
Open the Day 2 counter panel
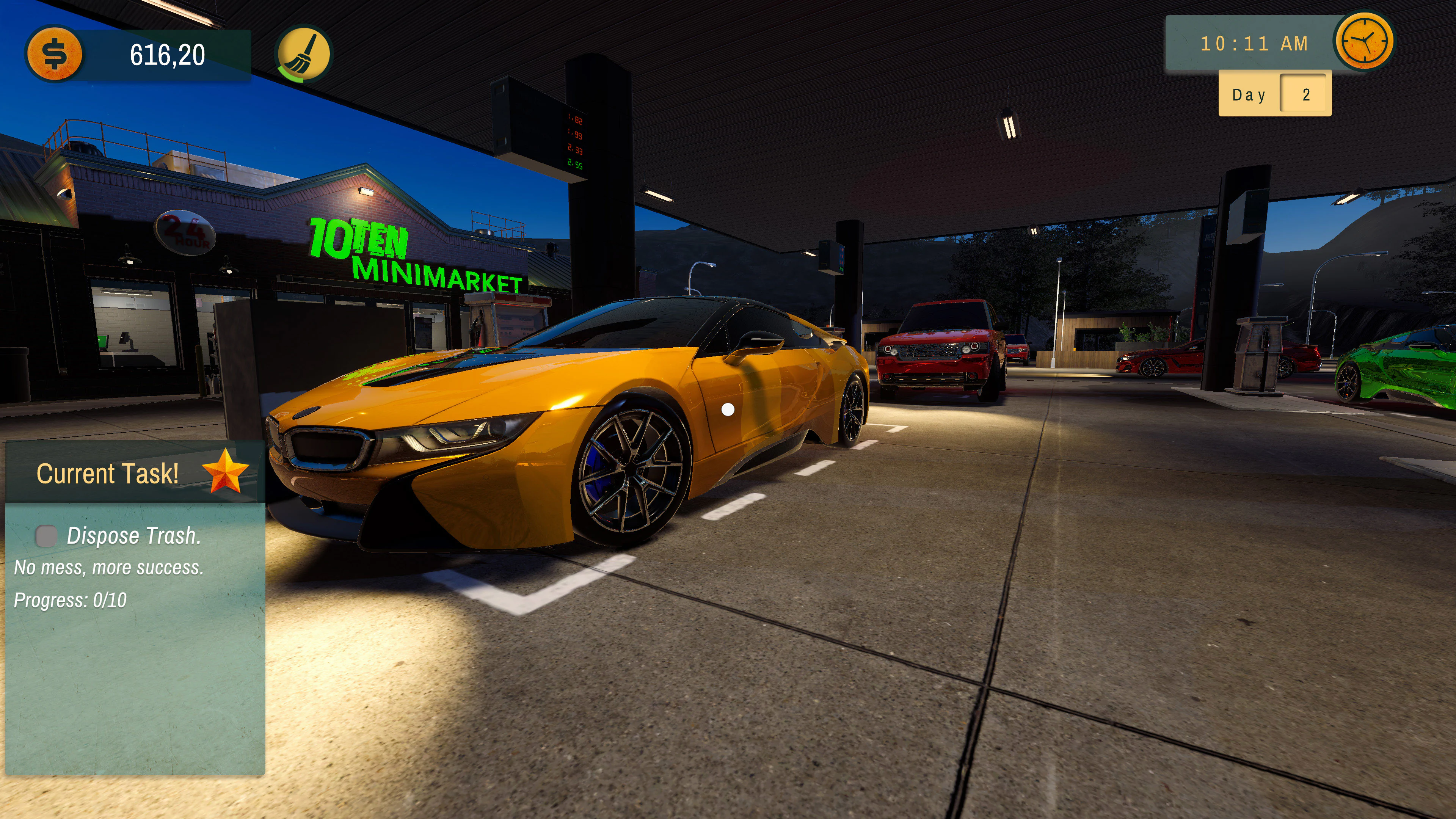[x=1274, y=94]
